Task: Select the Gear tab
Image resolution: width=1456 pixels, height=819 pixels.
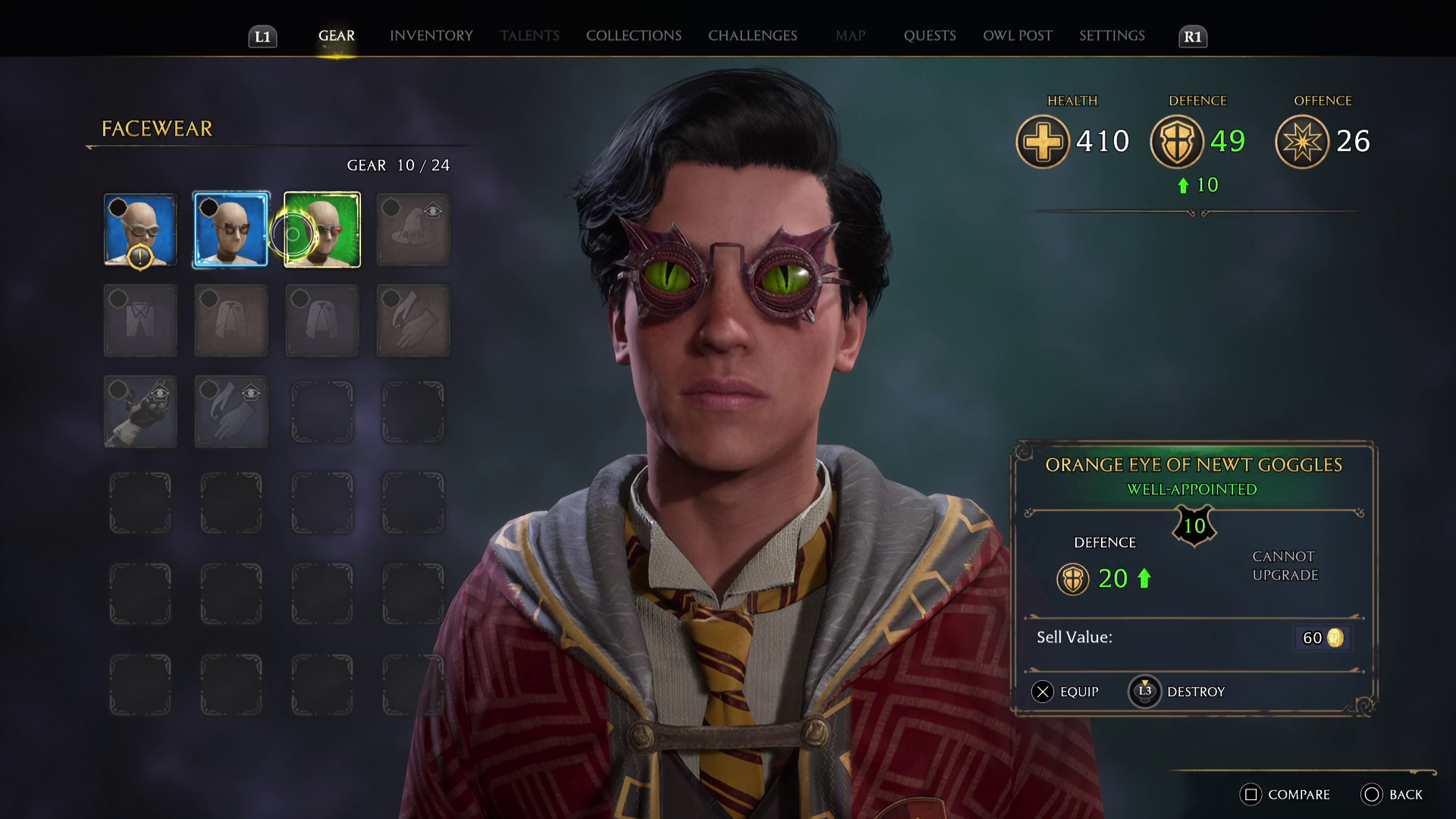Action: point(336,36)
